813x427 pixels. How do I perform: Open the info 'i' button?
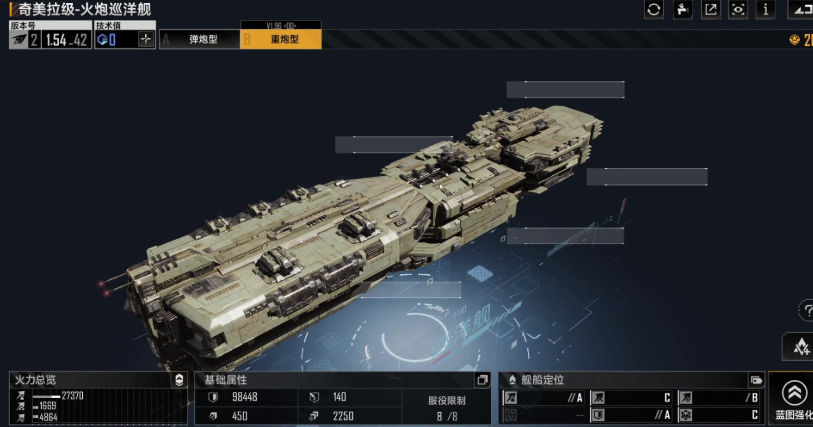(x=766, y=9)
